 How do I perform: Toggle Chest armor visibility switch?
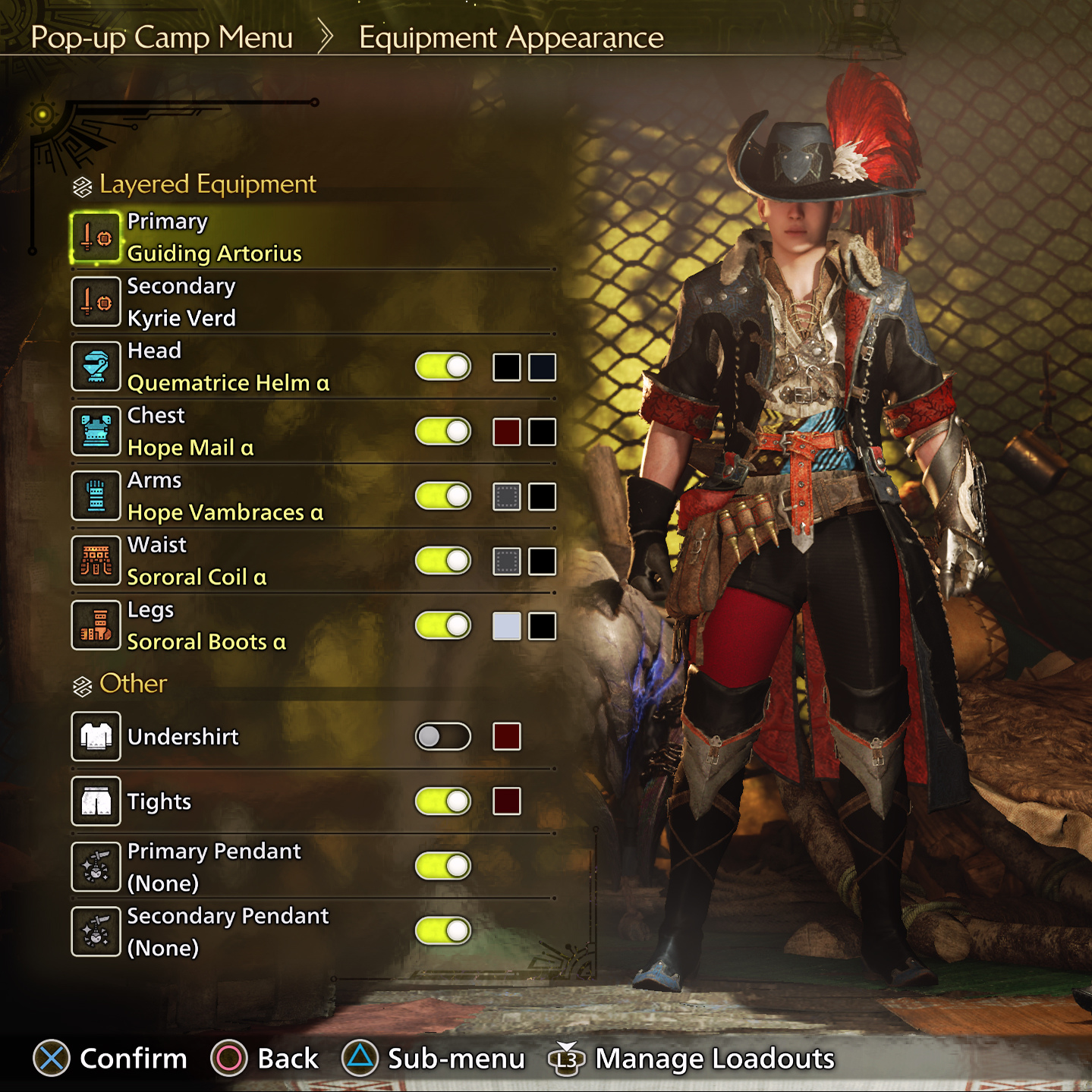tap(443, 432)
